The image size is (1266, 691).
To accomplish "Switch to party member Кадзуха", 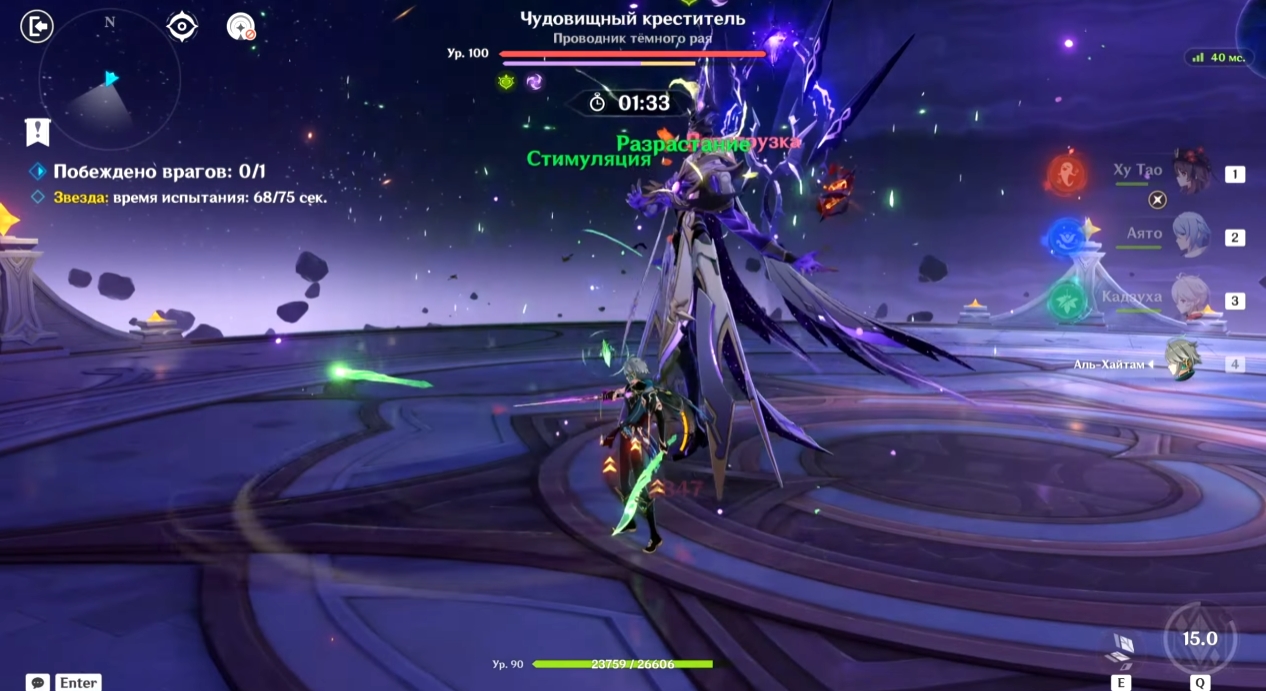I will (1190, 298).
